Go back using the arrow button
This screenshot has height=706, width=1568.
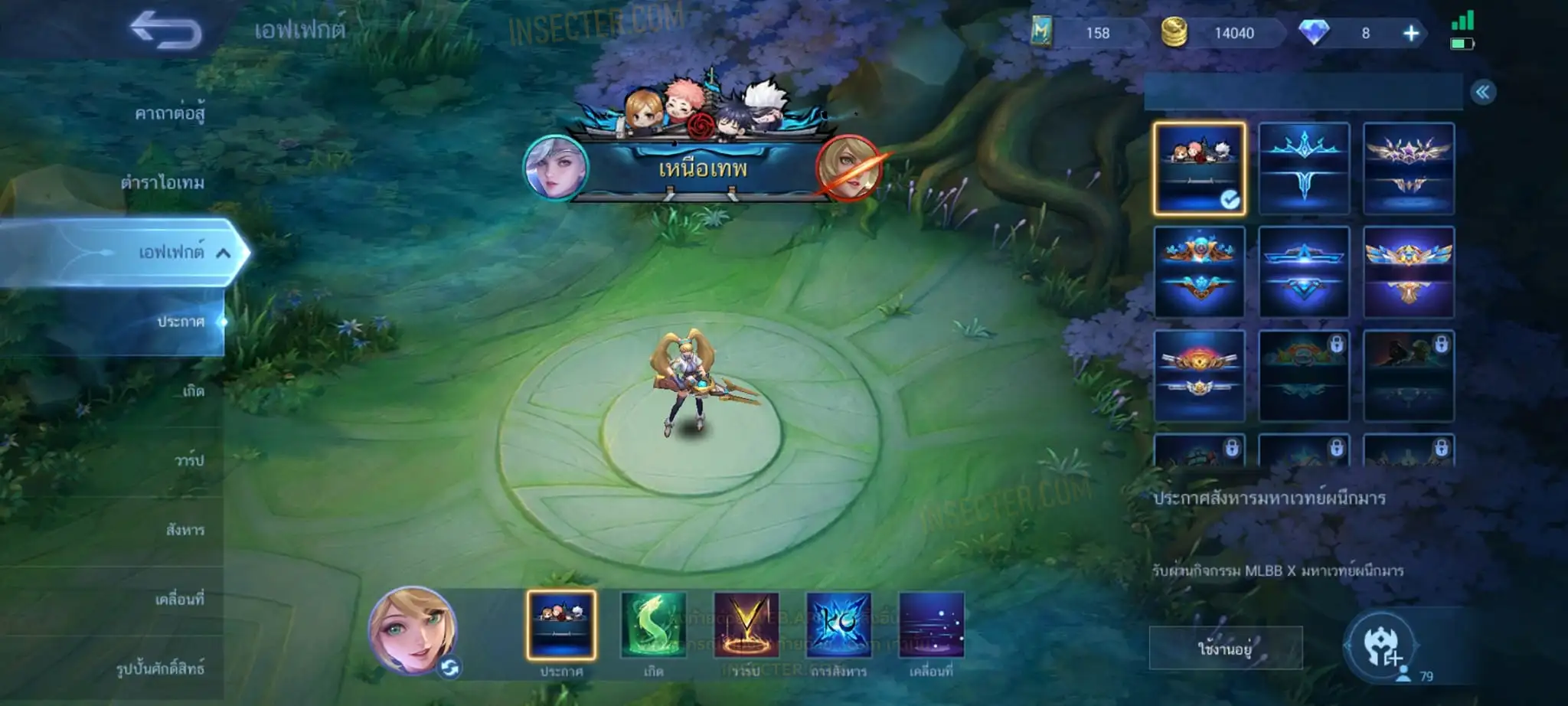[166, 31]
